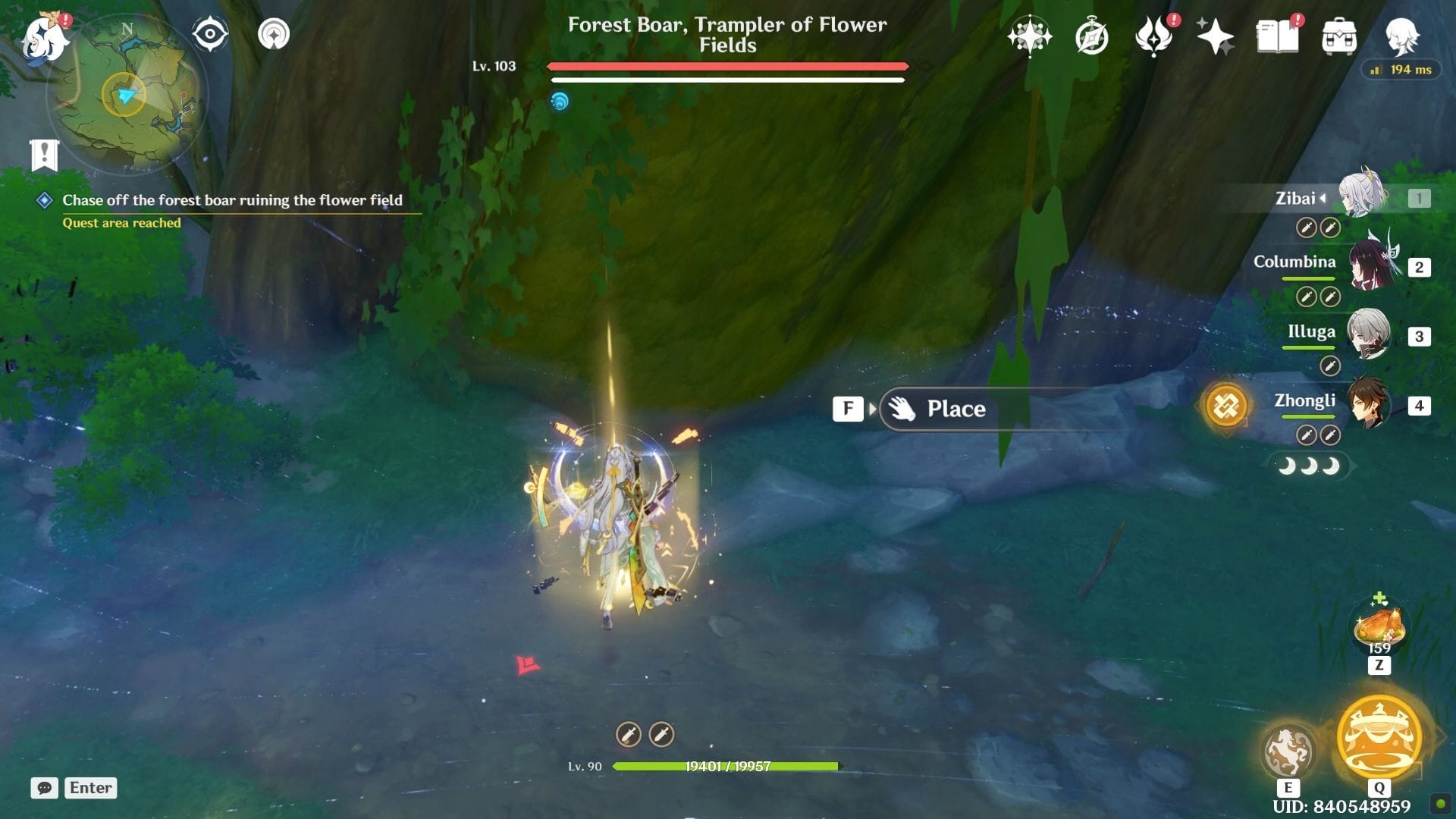Select the forest boar quest tracker

coord(232,200)
